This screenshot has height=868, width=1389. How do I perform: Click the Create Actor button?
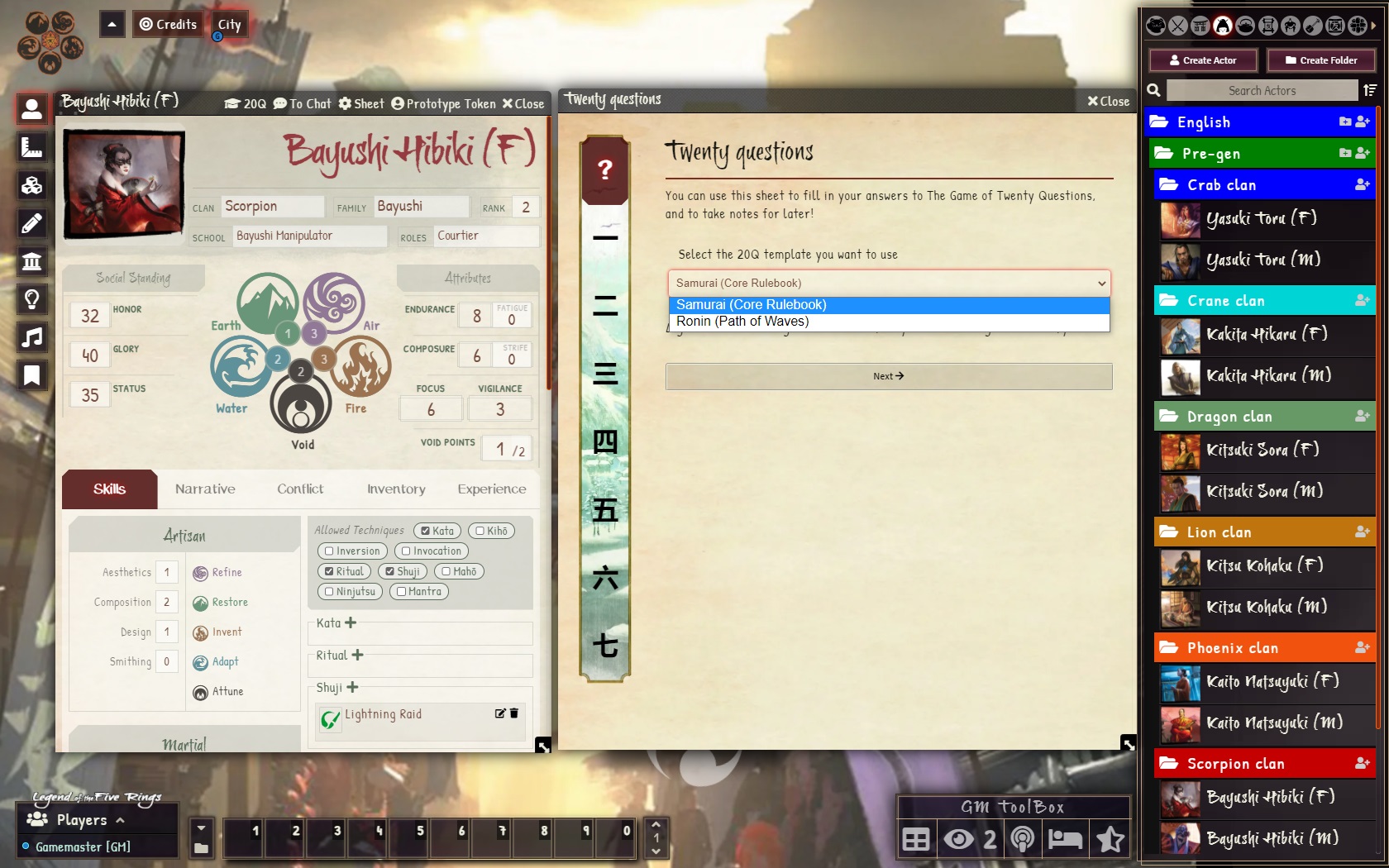1203,60
